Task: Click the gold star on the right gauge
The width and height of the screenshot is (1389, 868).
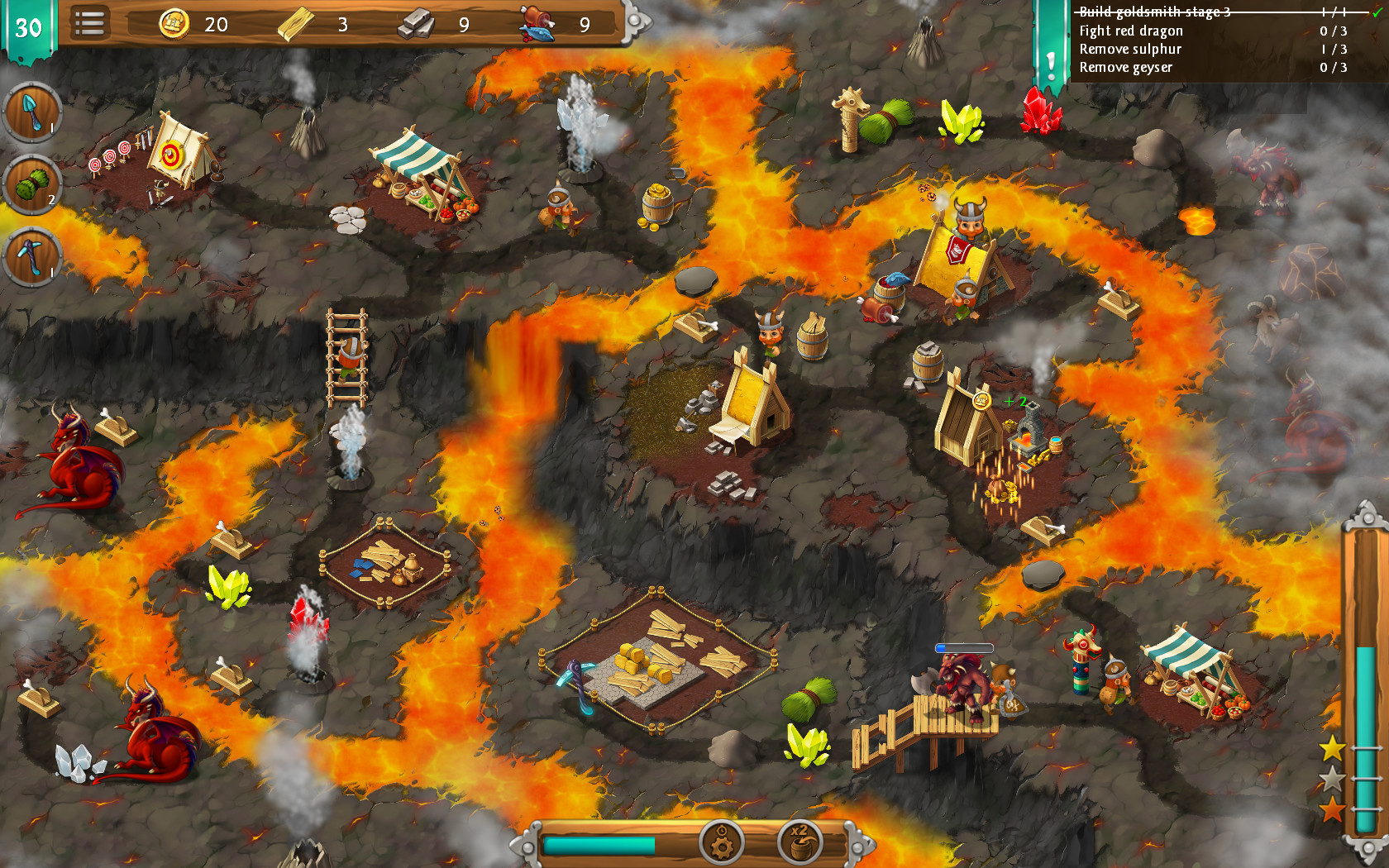Action: [x=1334, y=747]
